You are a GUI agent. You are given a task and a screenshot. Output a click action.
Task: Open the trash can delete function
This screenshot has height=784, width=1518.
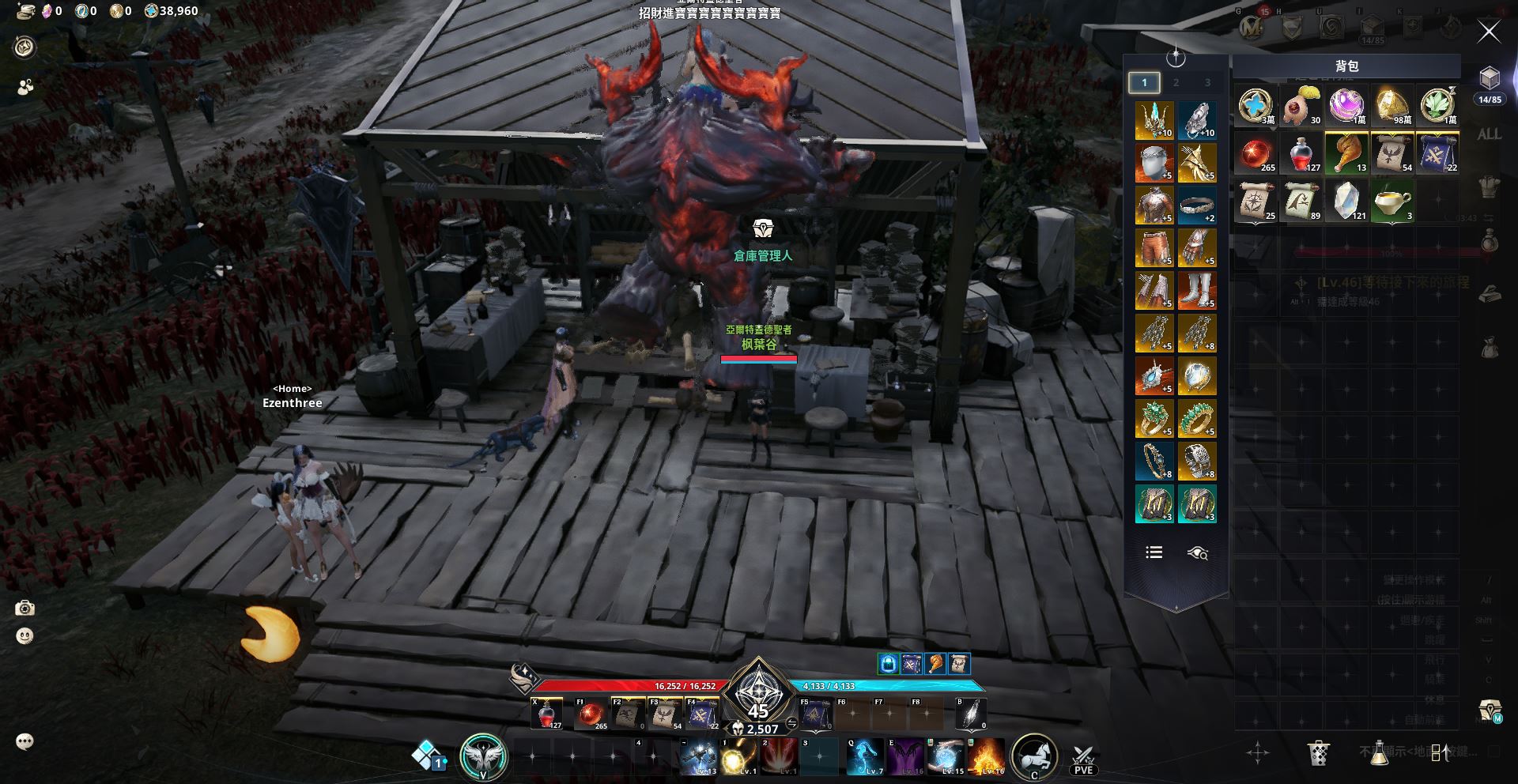point(1318,752)
